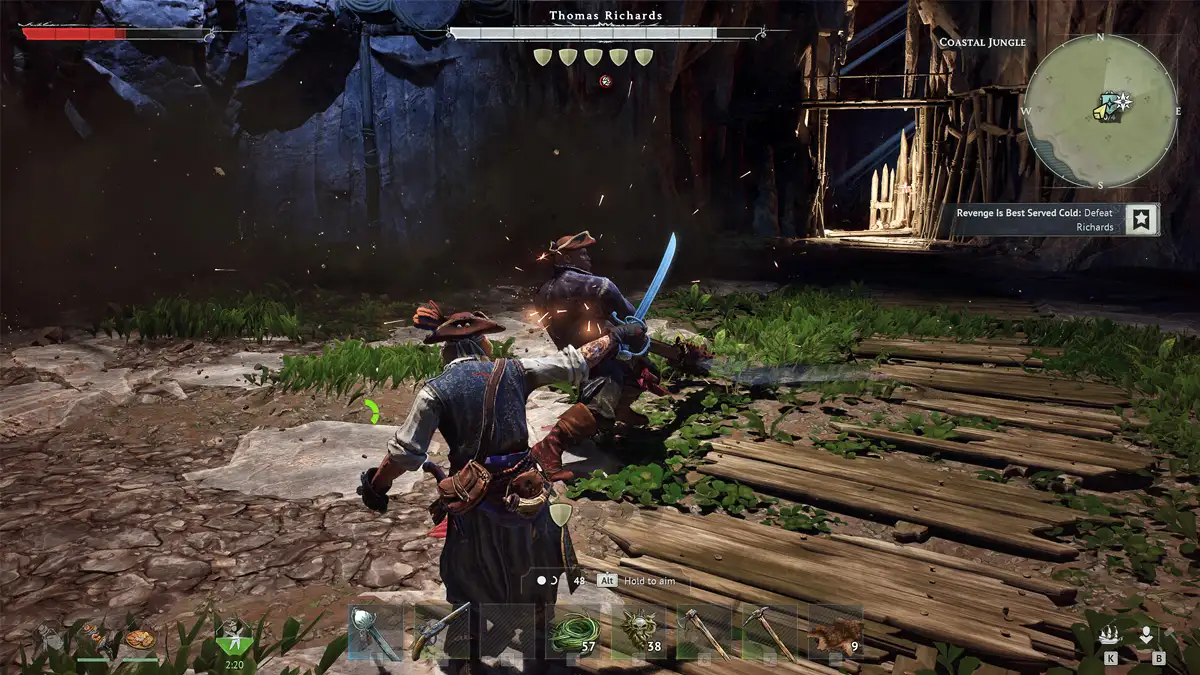
Task: Open the Coastal Jungle minimap
Action: (1100, 110)
